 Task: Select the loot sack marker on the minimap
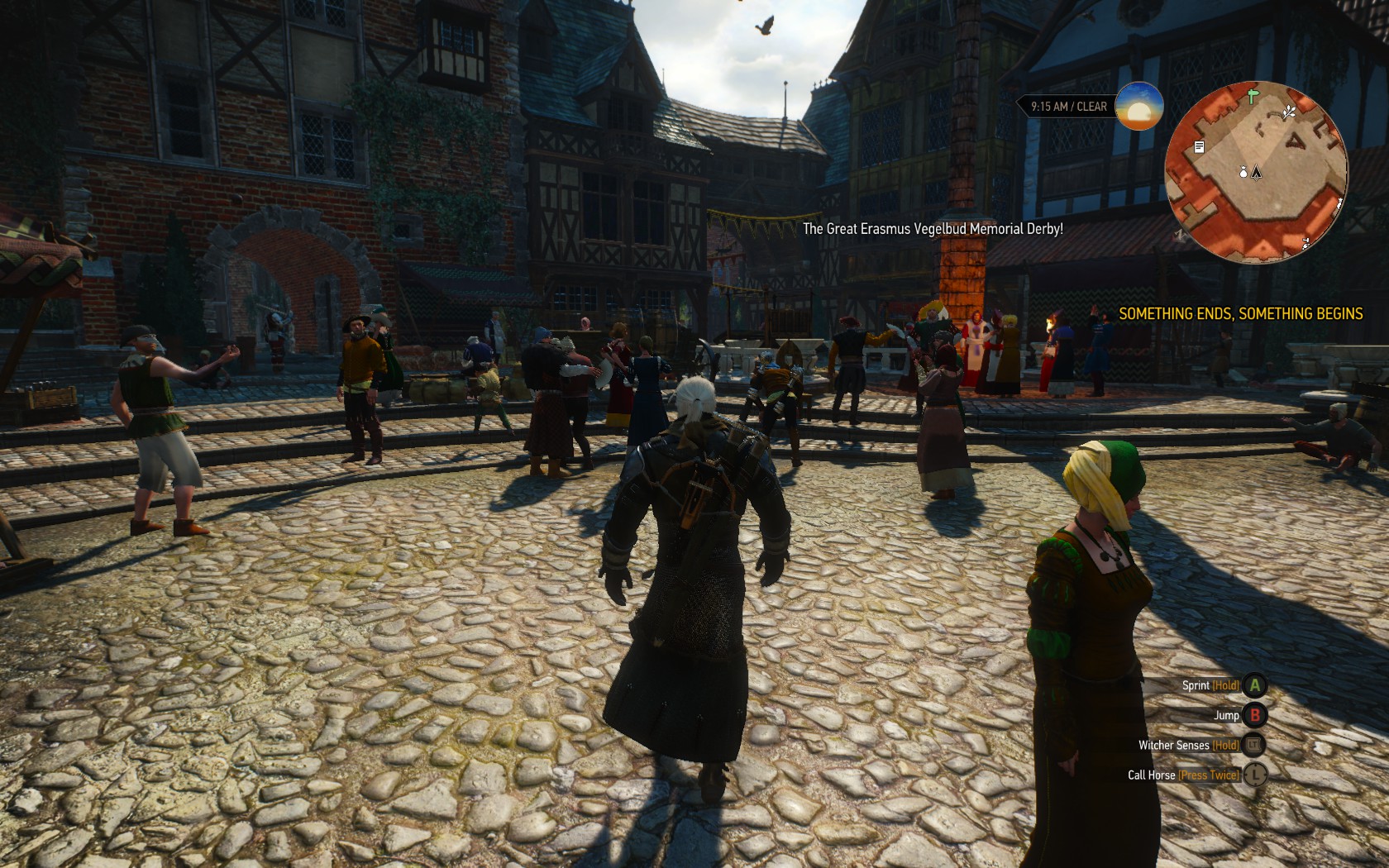(1243, 172)
